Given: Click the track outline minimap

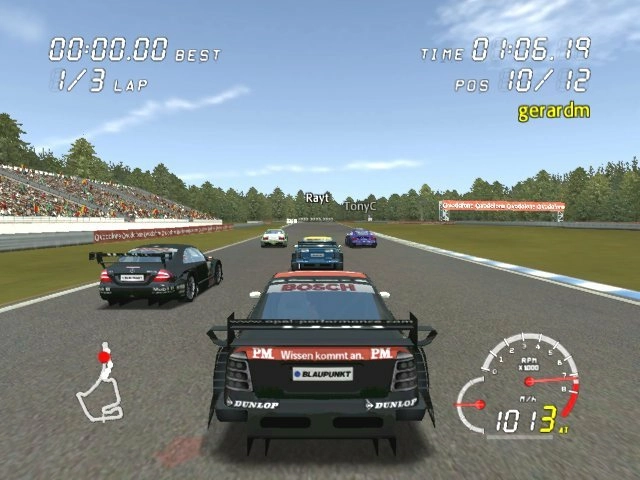Looking at the screenshot, I should pos(98,385).
